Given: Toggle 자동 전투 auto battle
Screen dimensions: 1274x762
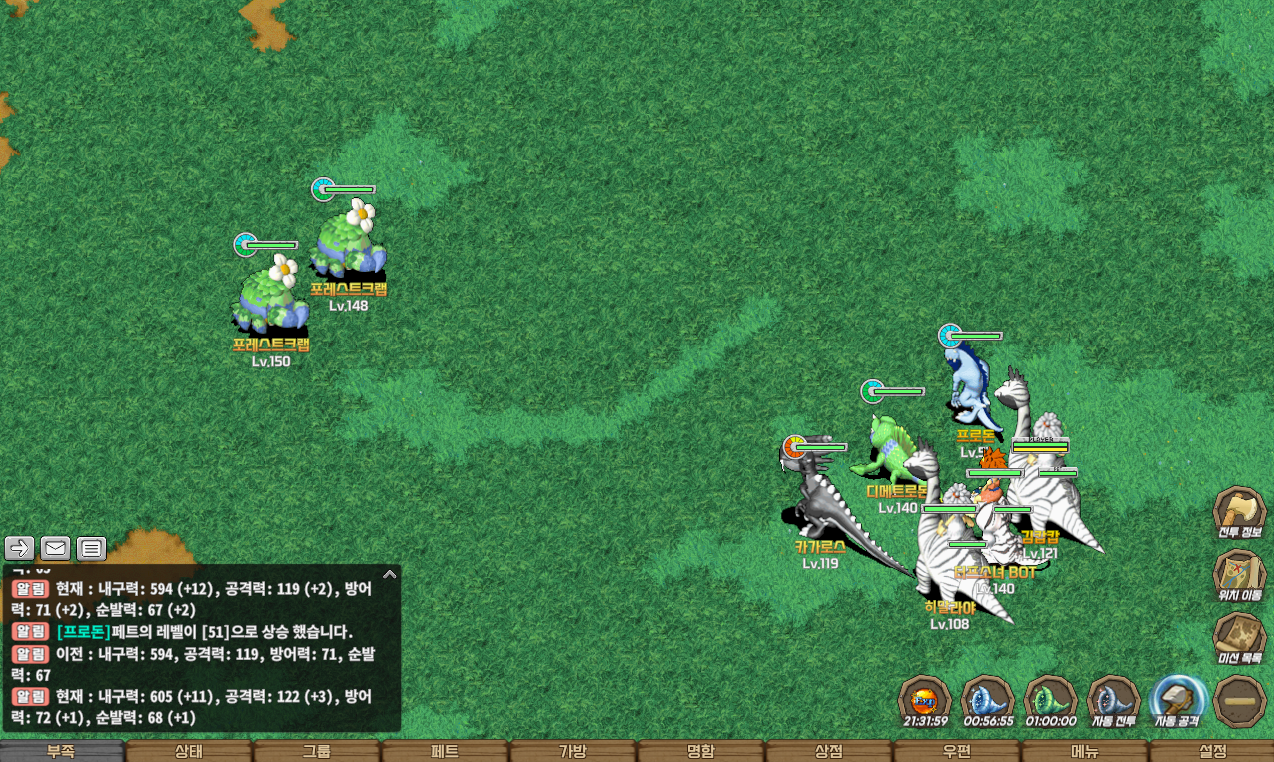Looking at the screenshot, I should click(1113, 700).
